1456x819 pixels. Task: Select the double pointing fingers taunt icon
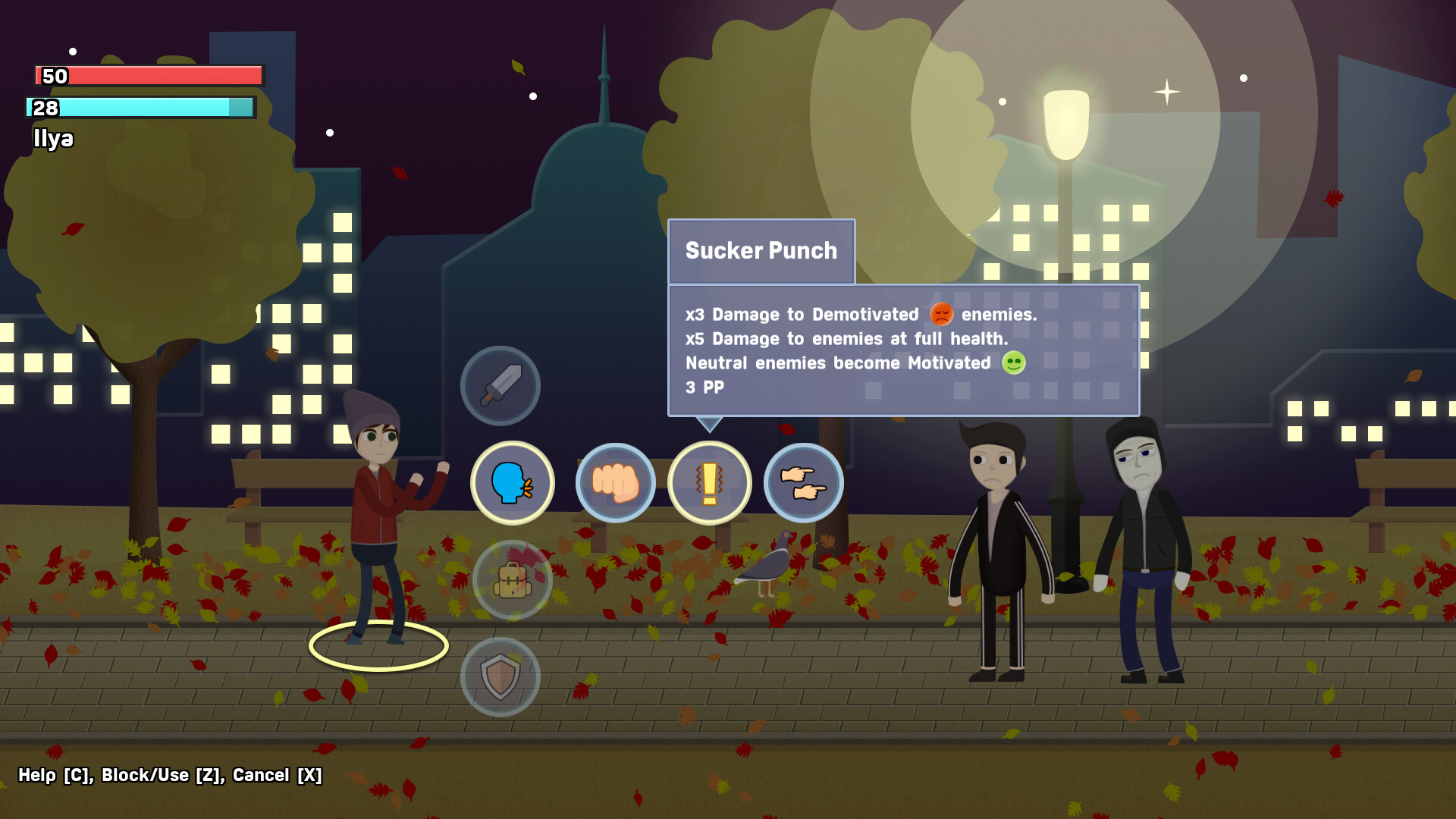[x=803, y=483]
